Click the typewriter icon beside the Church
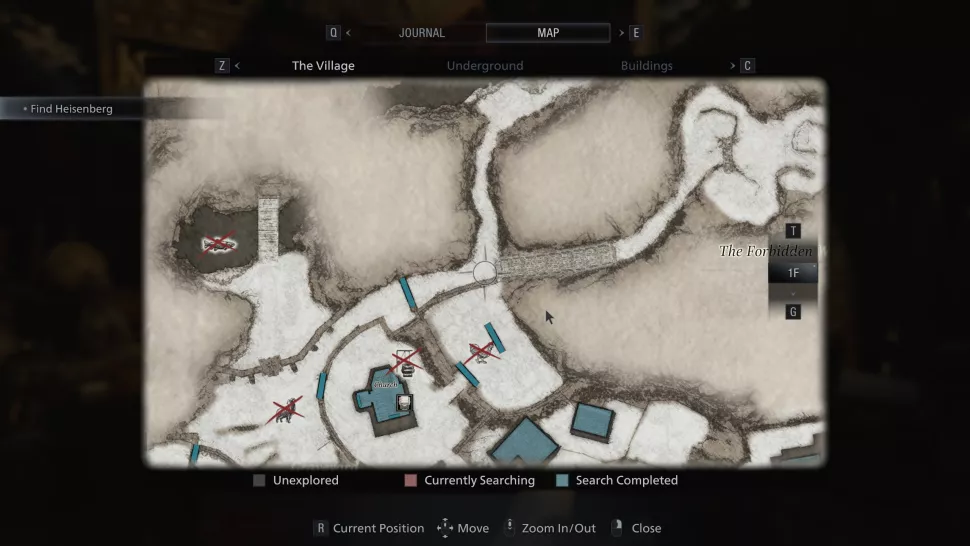 tap(404, 402)
